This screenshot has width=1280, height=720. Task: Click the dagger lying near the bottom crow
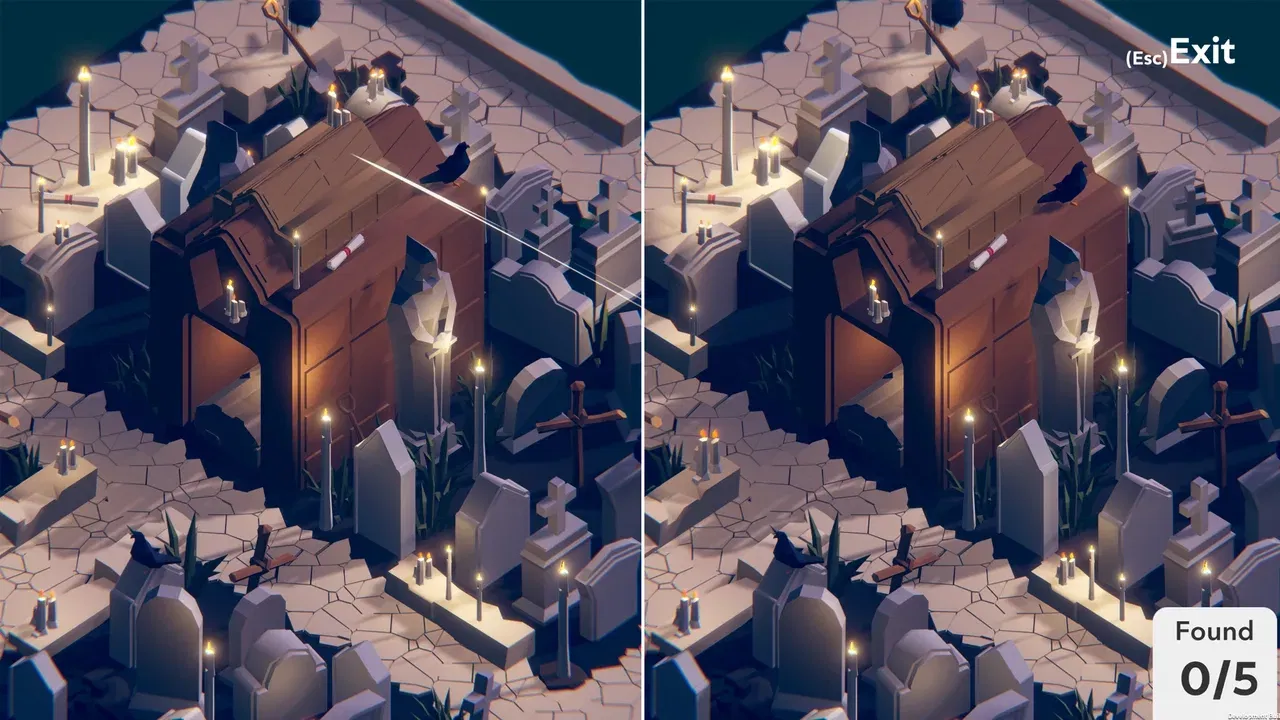(266, 569)
